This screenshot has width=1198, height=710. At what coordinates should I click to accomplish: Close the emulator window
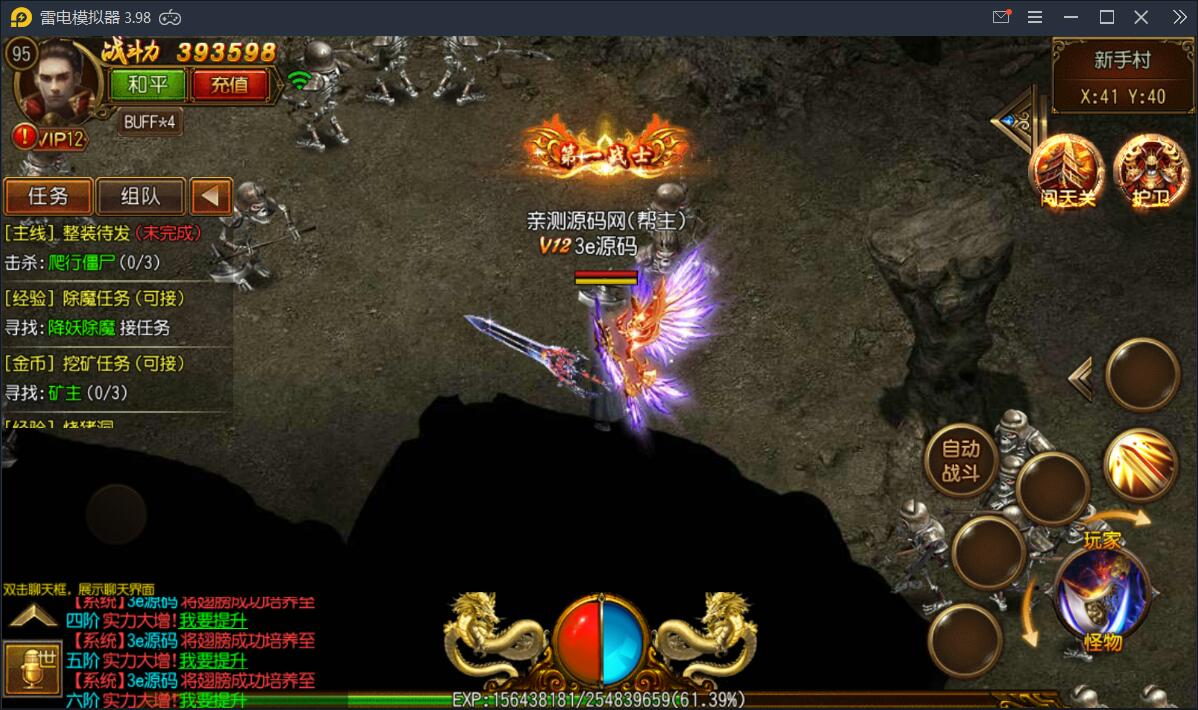pyautogui.click(x=1141, y=17)
